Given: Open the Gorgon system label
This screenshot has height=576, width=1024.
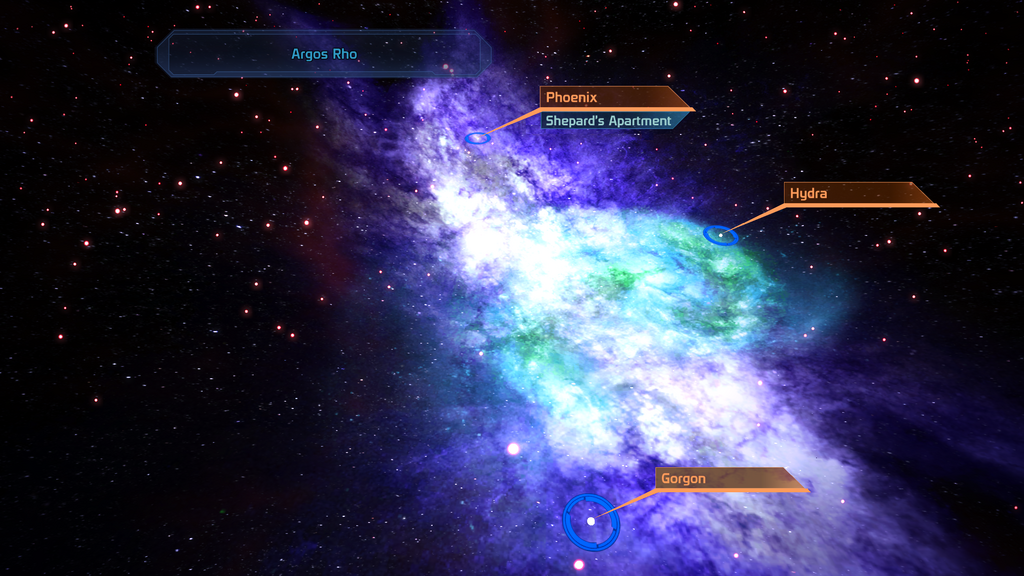Looking at the screenshot, I should [x=727, y=479].
